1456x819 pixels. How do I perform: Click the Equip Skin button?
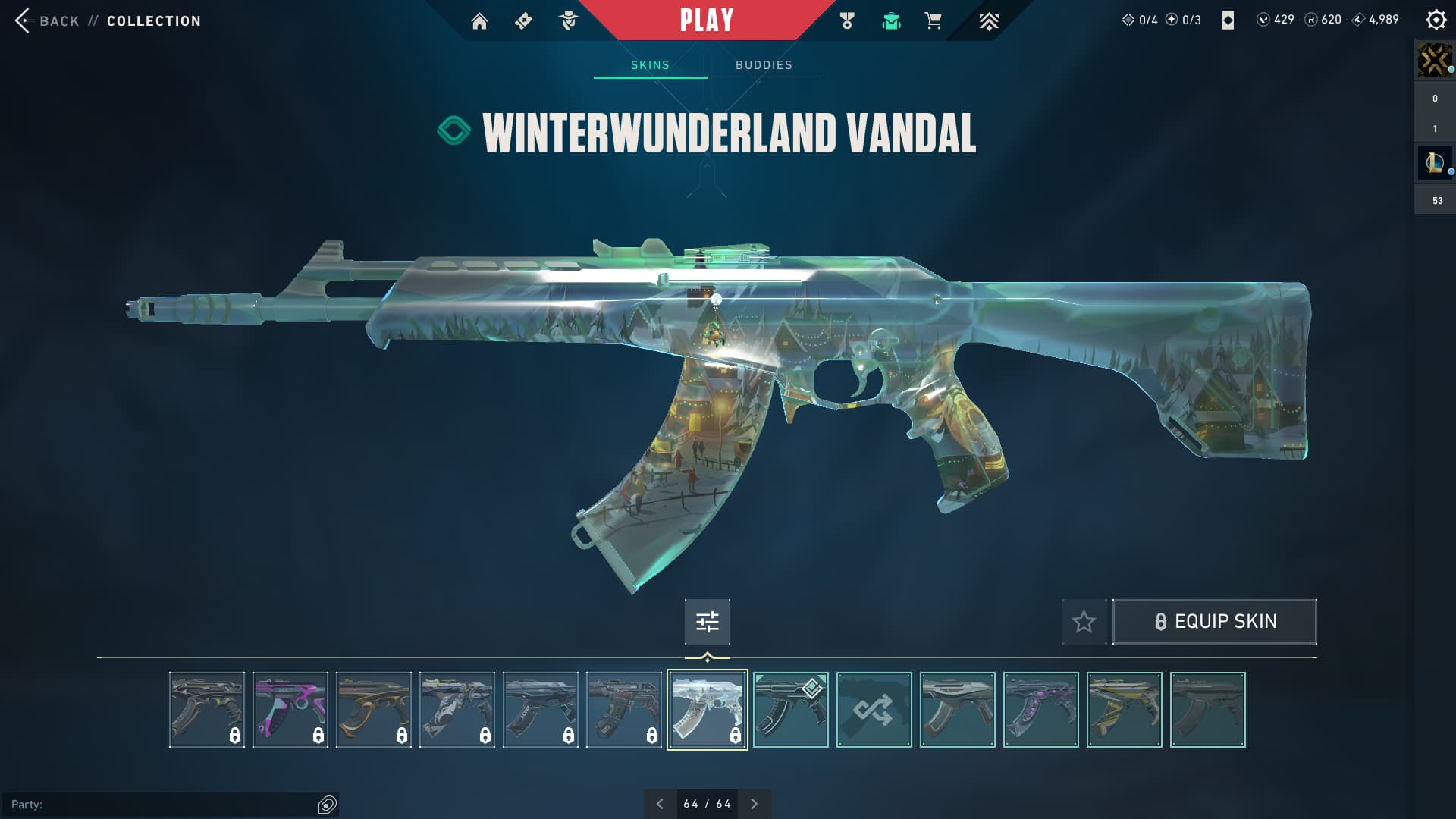[x=1214, y=622]
